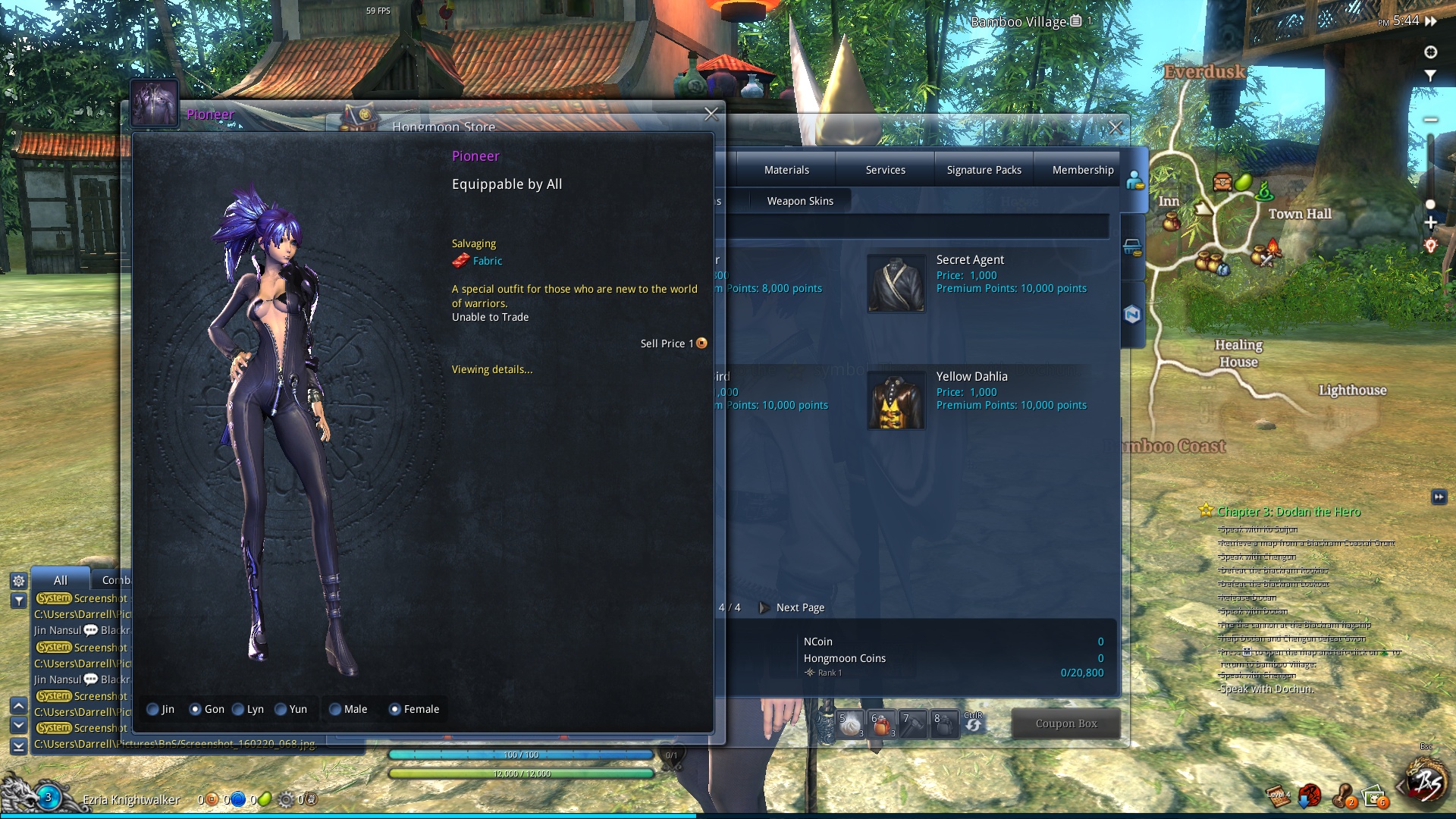
Task: Close the Pioneer outfit preview window
Action: [711, 115]
